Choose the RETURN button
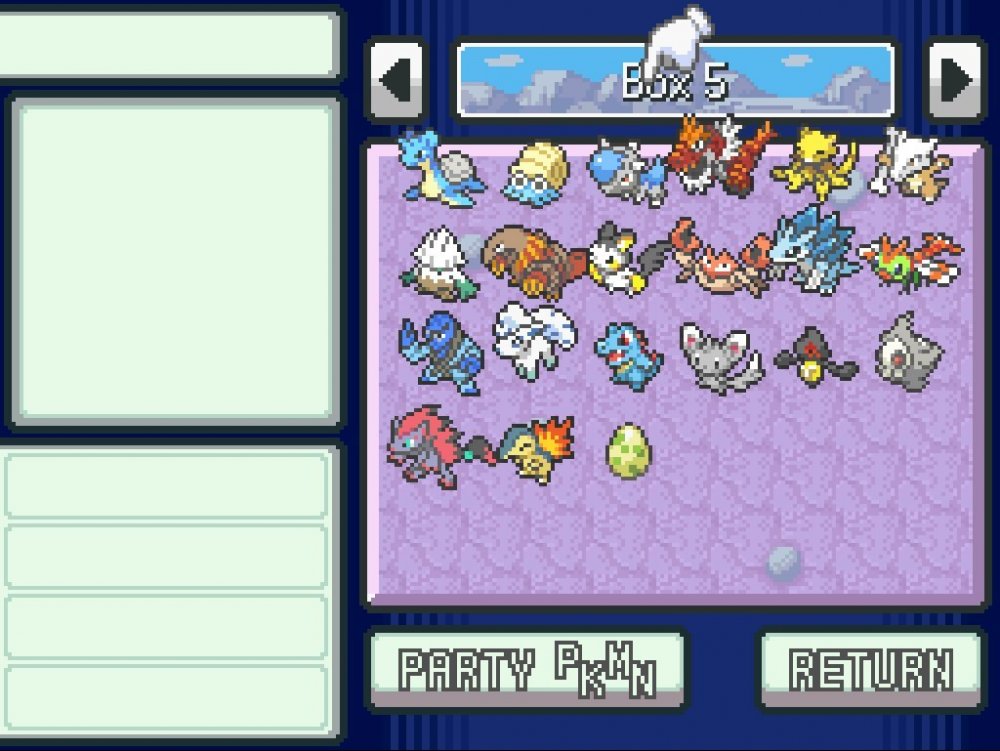 click(870, 668)
